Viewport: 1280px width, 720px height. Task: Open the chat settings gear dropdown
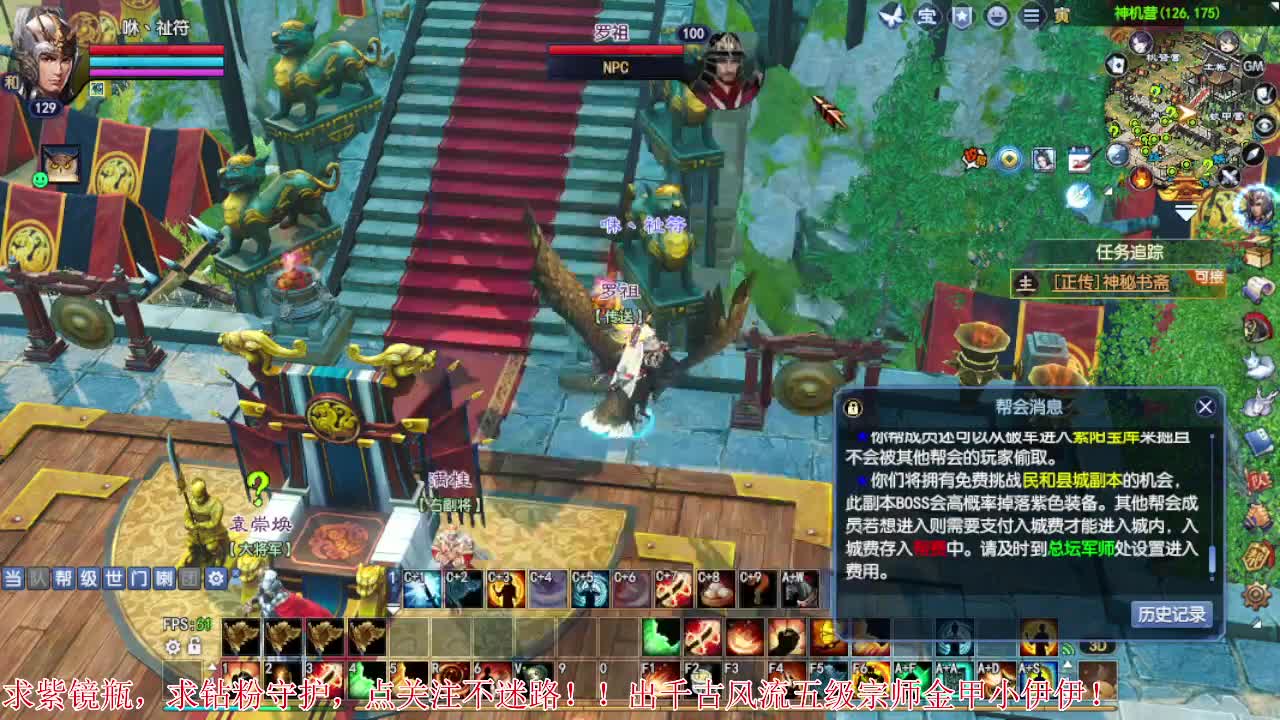tap(216, 578)
